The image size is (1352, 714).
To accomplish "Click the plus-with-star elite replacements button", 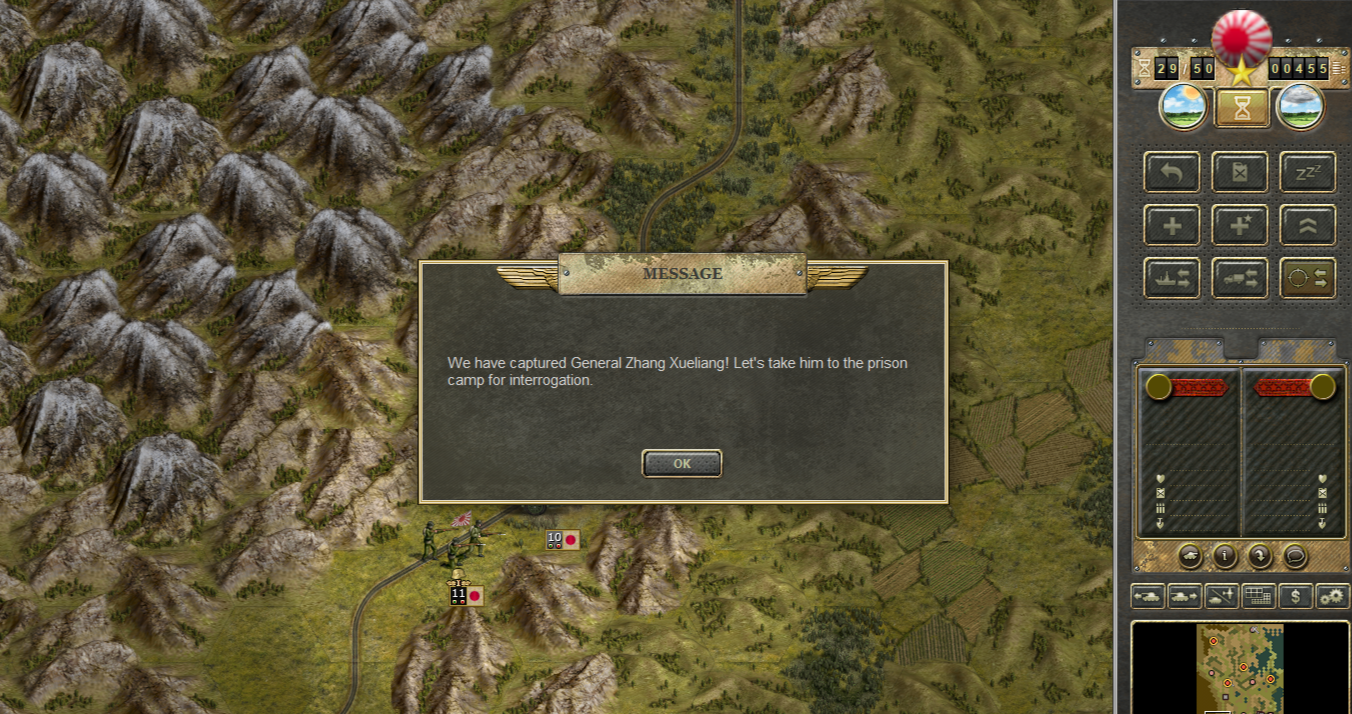I will tap(1239, 225).
